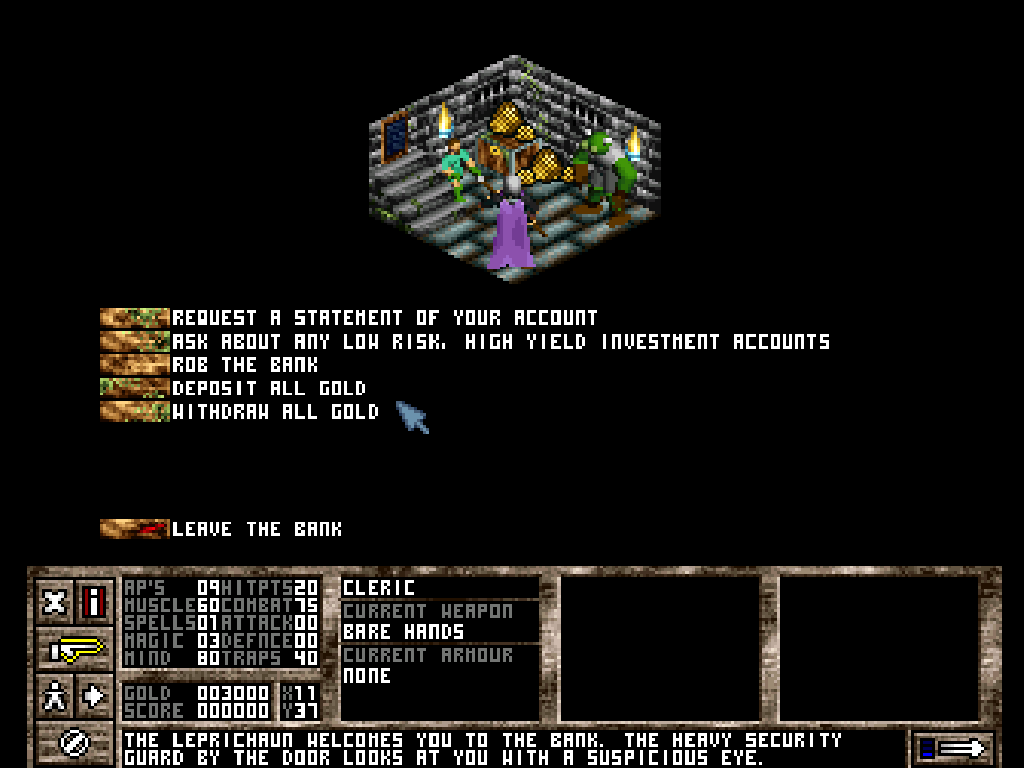1024x768 pixels.
Task: Select the white standing figure icon
Action: [55, 695]
